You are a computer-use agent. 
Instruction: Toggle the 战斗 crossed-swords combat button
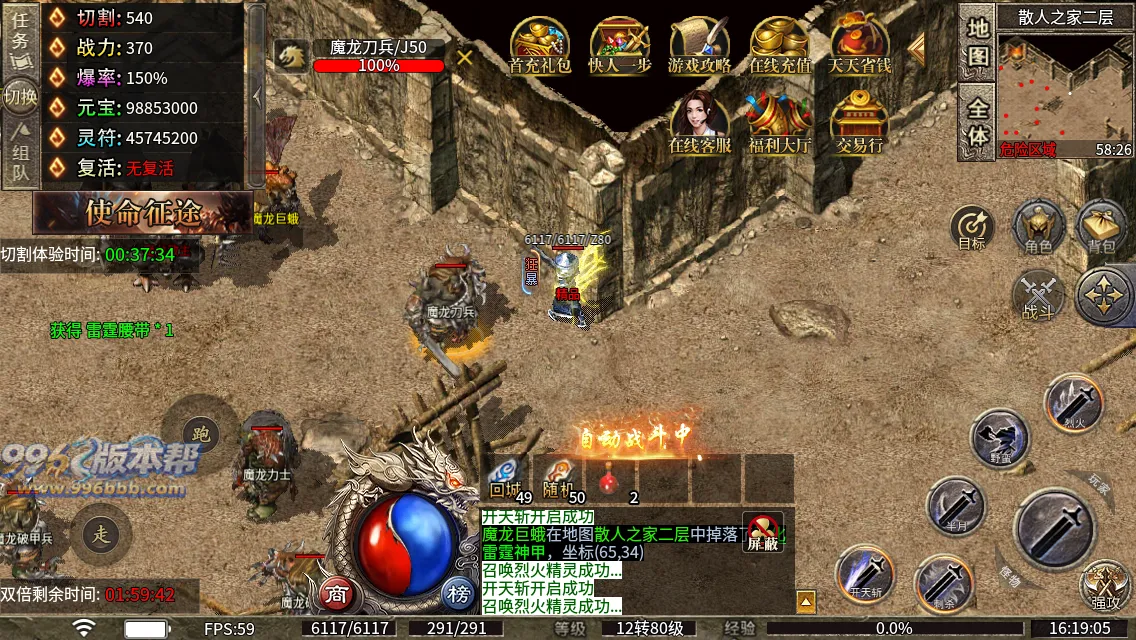click(1038, 296)
